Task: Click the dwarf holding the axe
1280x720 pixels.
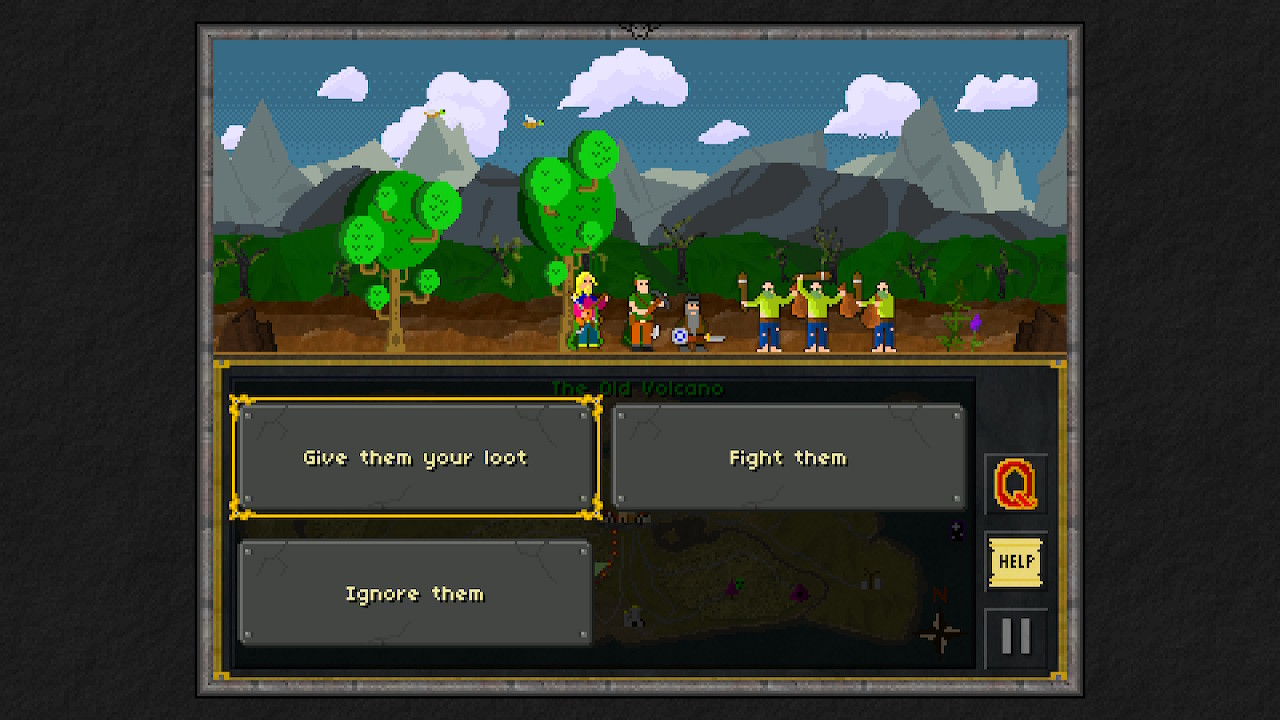Action: (690, 320)
